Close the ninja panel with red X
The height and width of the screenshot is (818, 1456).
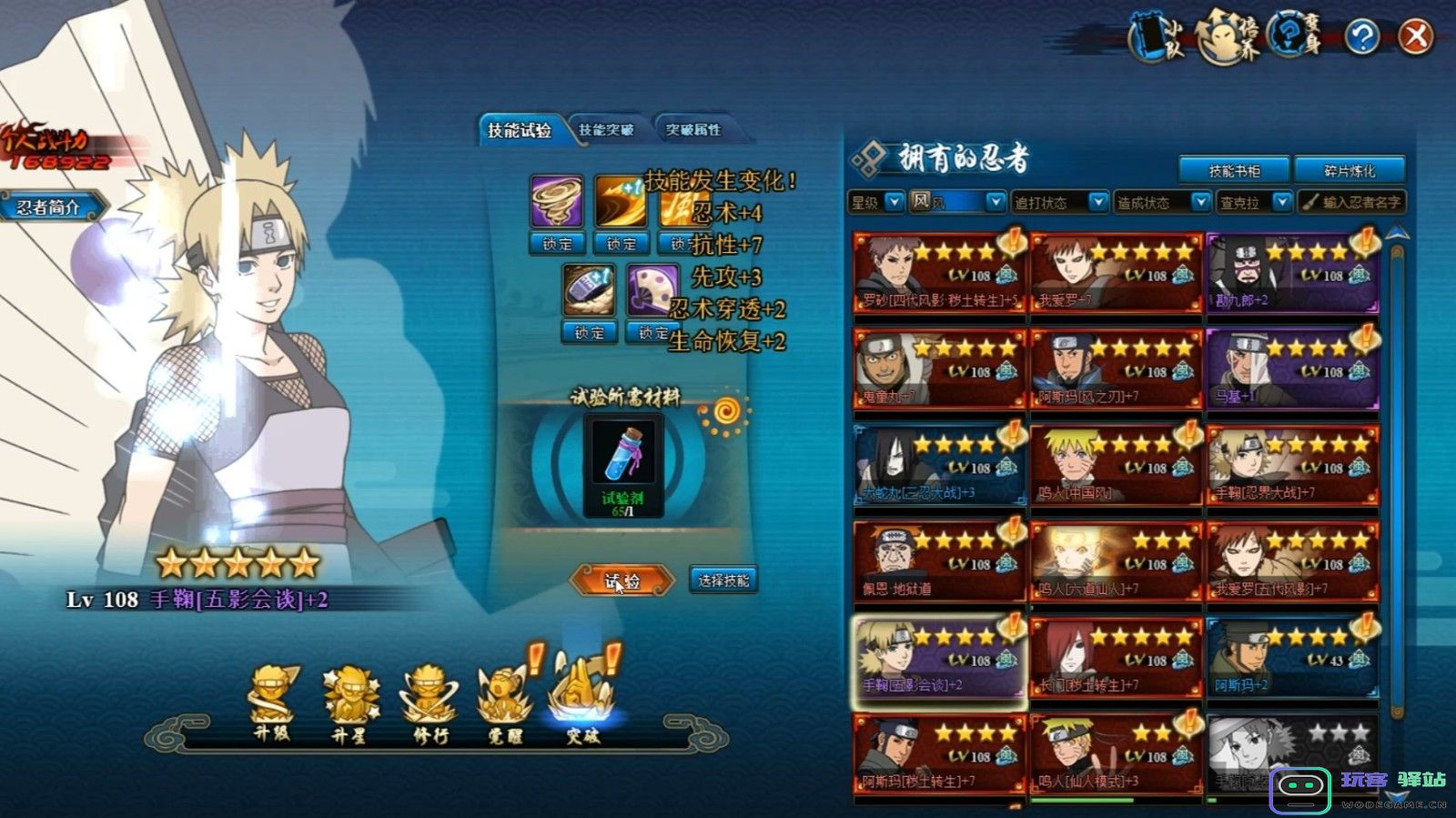pos(1415,37)
